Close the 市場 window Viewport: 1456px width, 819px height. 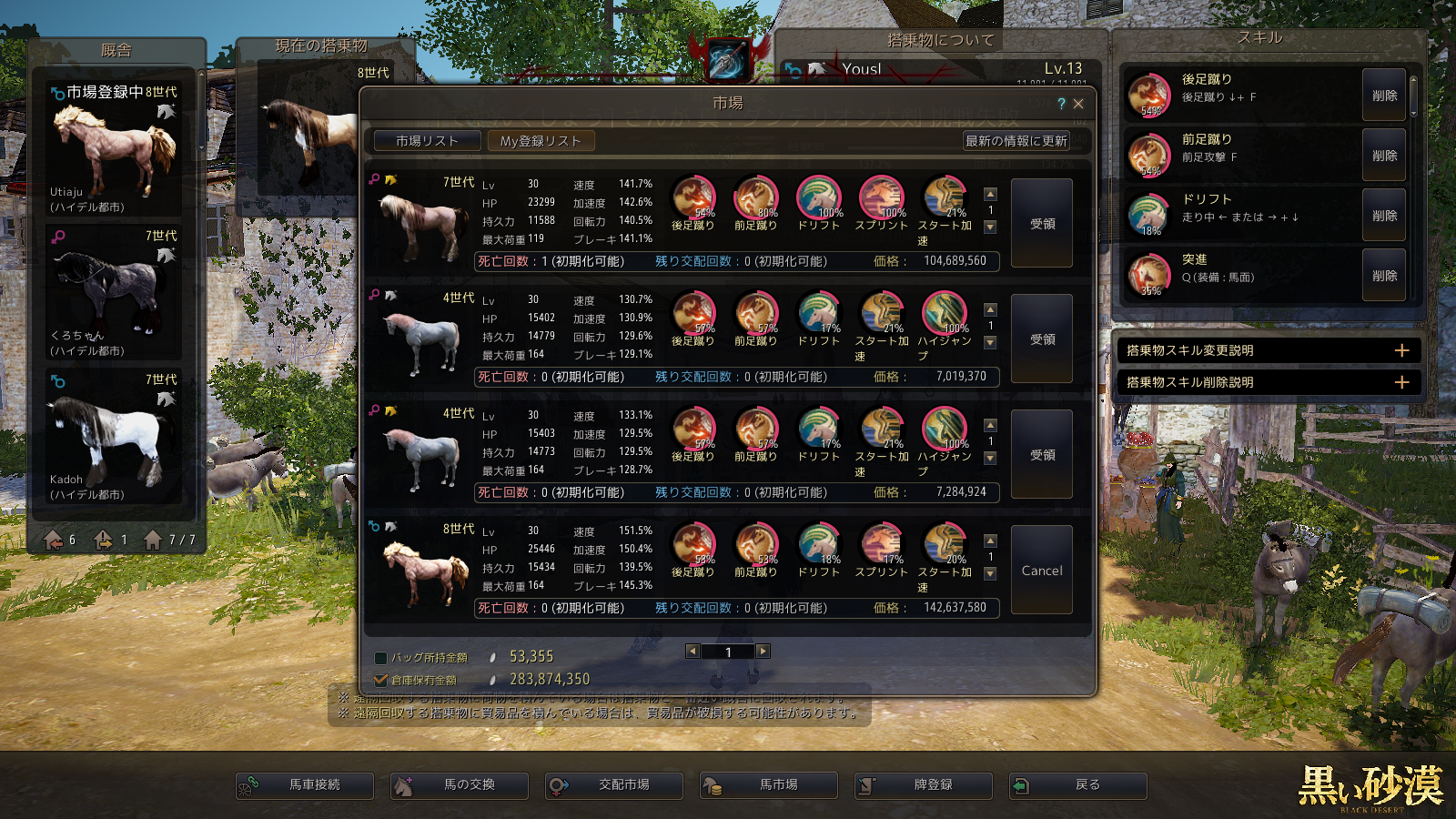click(x=1078, y=104)
